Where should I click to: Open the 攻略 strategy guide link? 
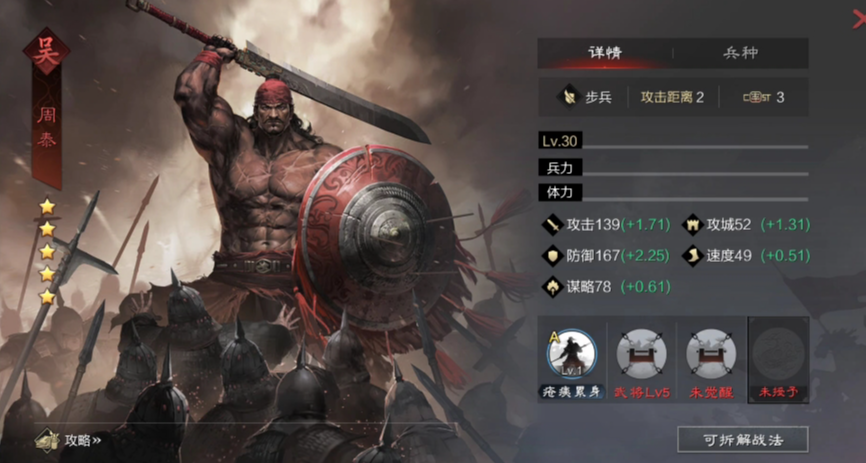[x=70, y=439]
